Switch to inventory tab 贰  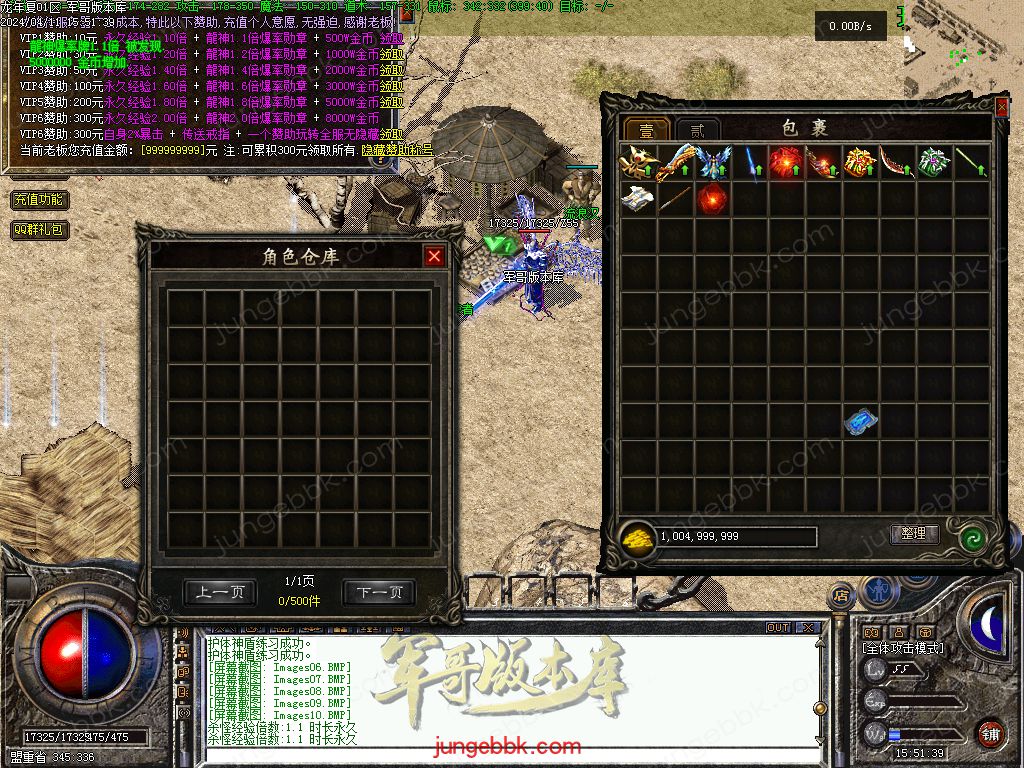(x=697, y=130)
